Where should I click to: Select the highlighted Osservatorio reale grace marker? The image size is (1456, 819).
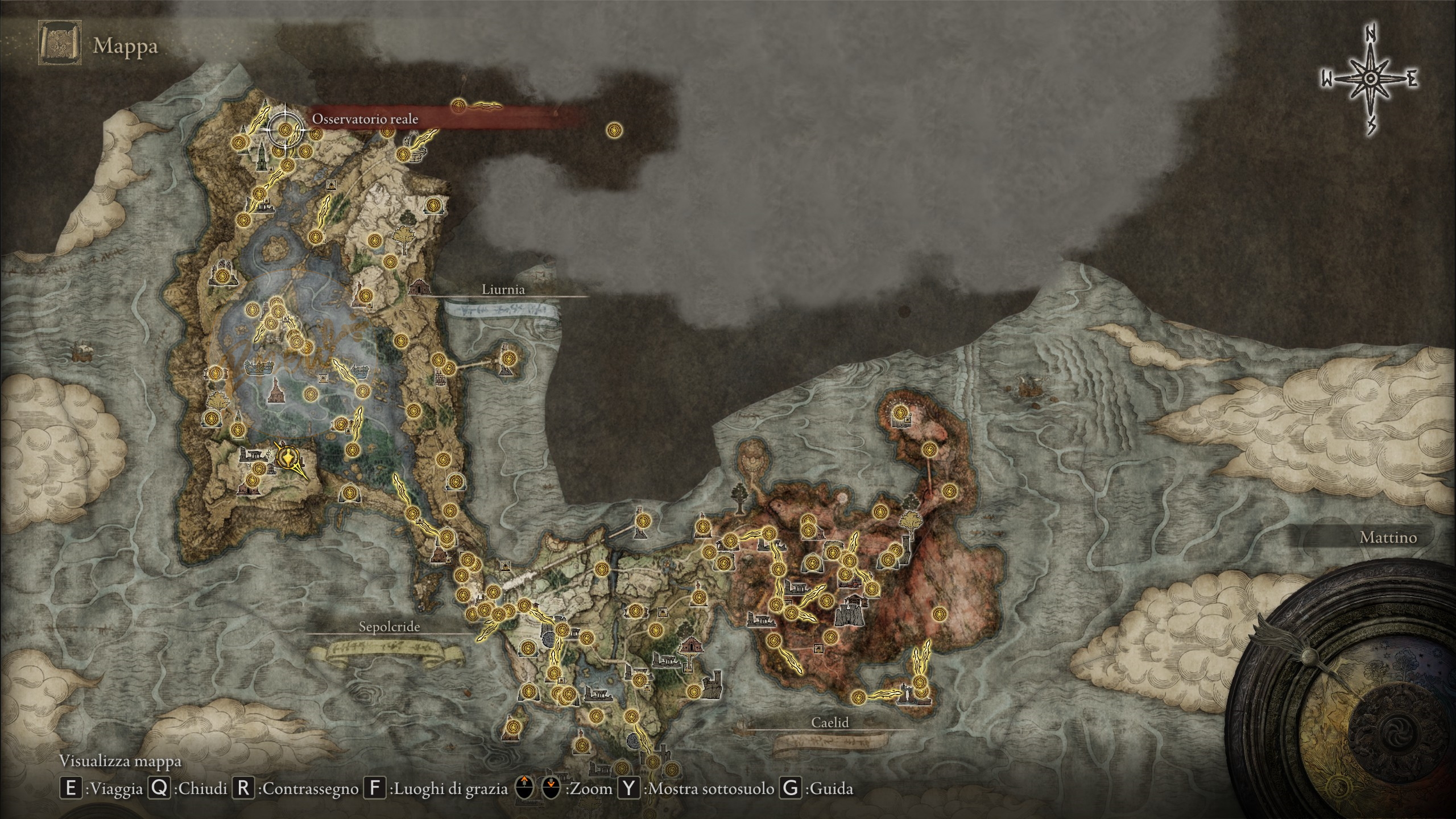(x=286, y=131)
